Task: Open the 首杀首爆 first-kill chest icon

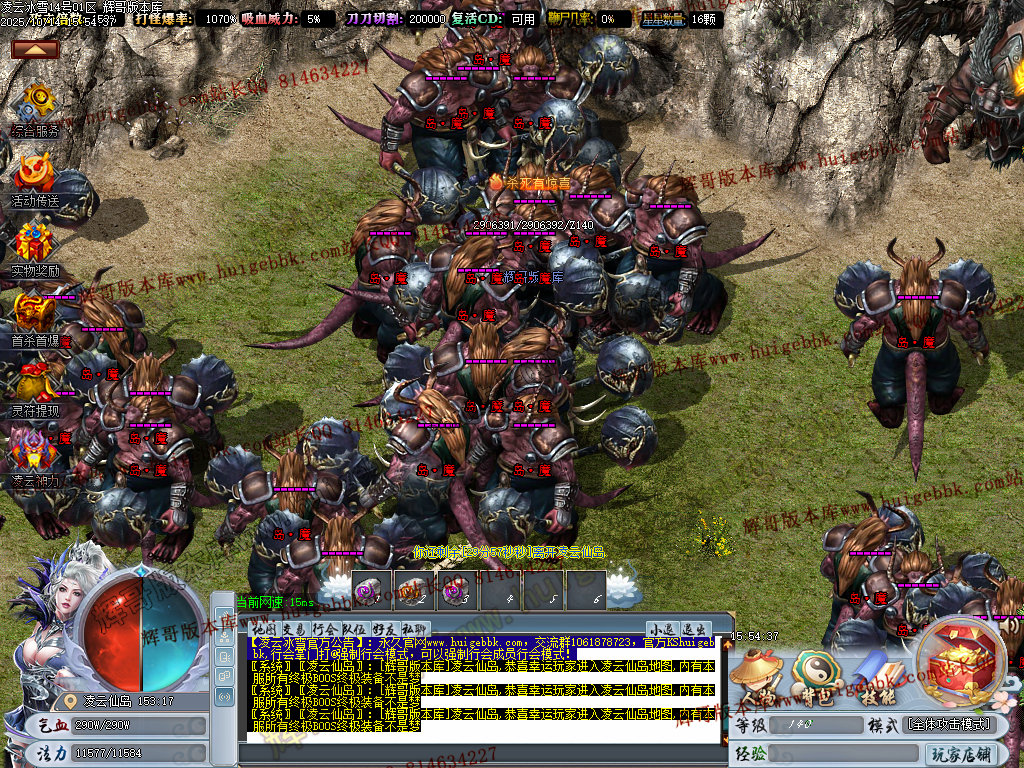Action: point(36,315)
